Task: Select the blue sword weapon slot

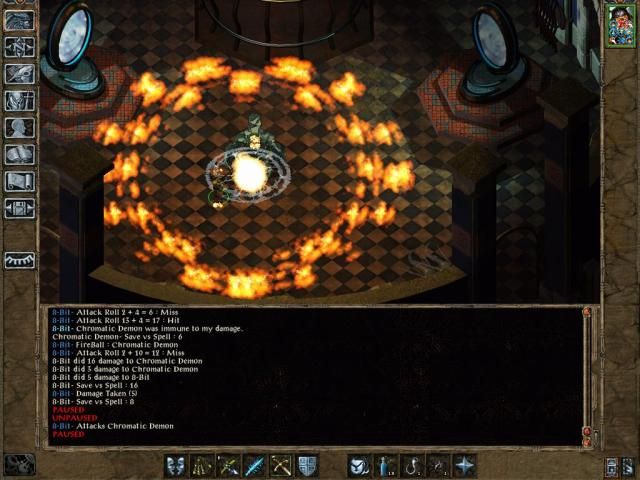Action: tap(254, 465)
